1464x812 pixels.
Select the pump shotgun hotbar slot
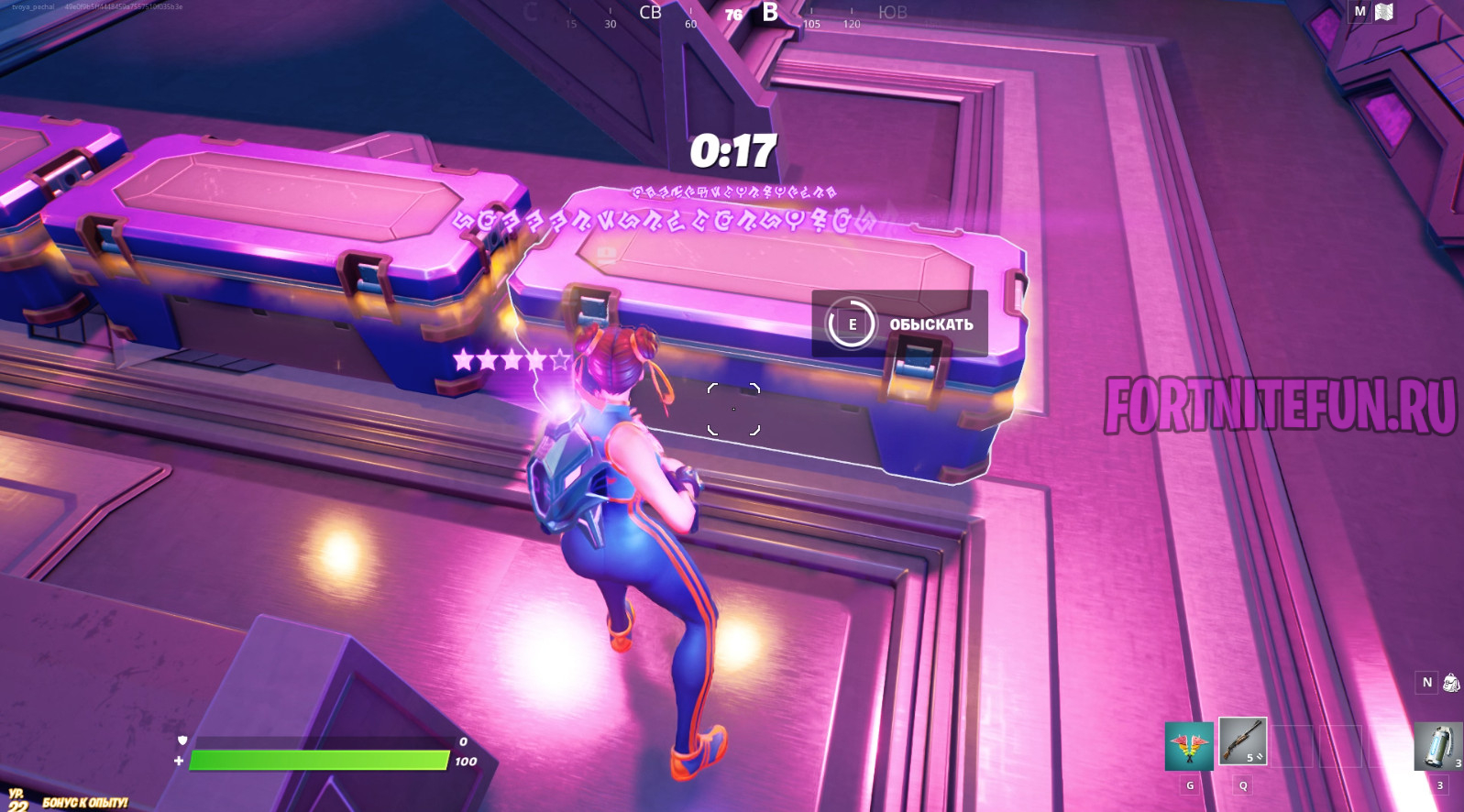(x=1242, y=742)
